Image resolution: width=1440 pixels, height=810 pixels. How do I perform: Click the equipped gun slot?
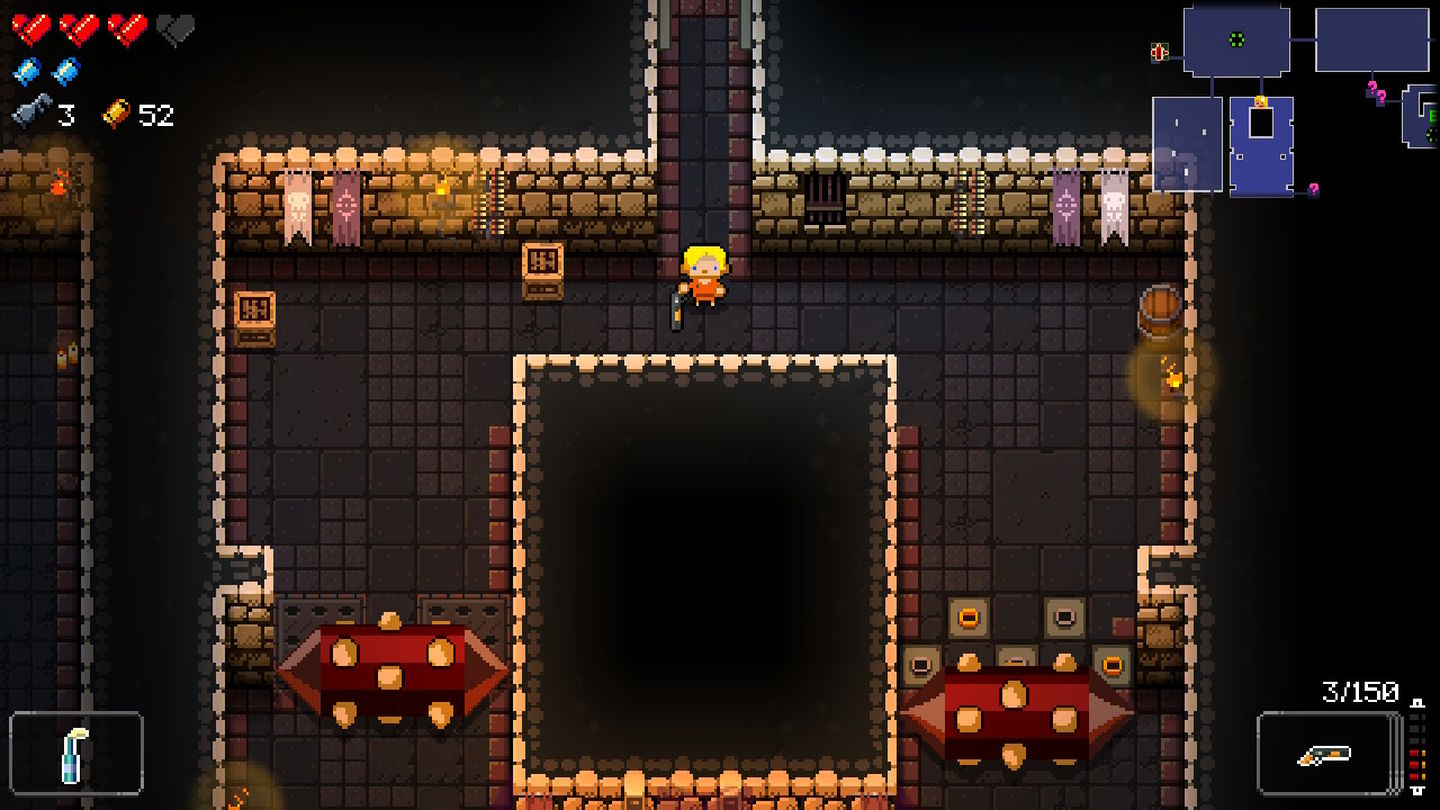pos(1327,754)
